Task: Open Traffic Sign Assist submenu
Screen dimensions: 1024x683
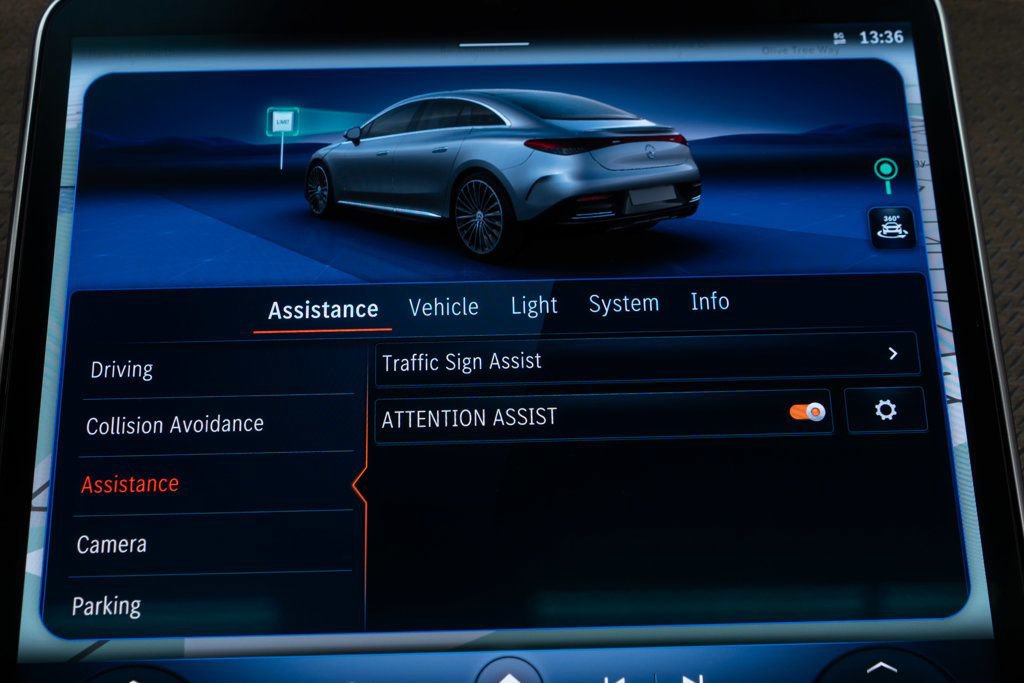Action: pos(646,360)
